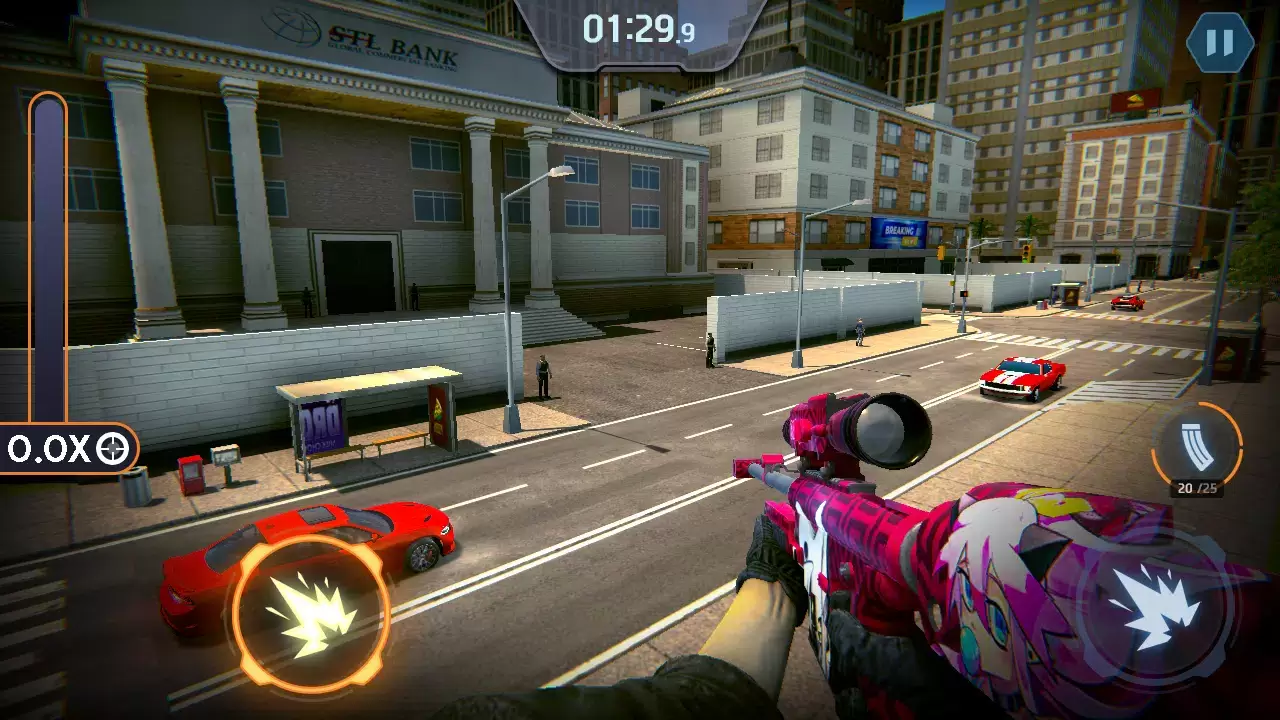Tap the crosshair icon beside 0.0X
This screenshot has height=720, width=1280.
(x=113, y=447)
